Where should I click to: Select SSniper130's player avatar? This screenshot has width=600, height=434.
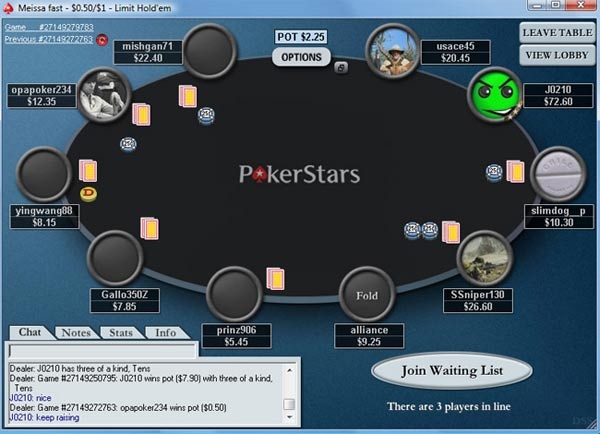coord(486,258)
